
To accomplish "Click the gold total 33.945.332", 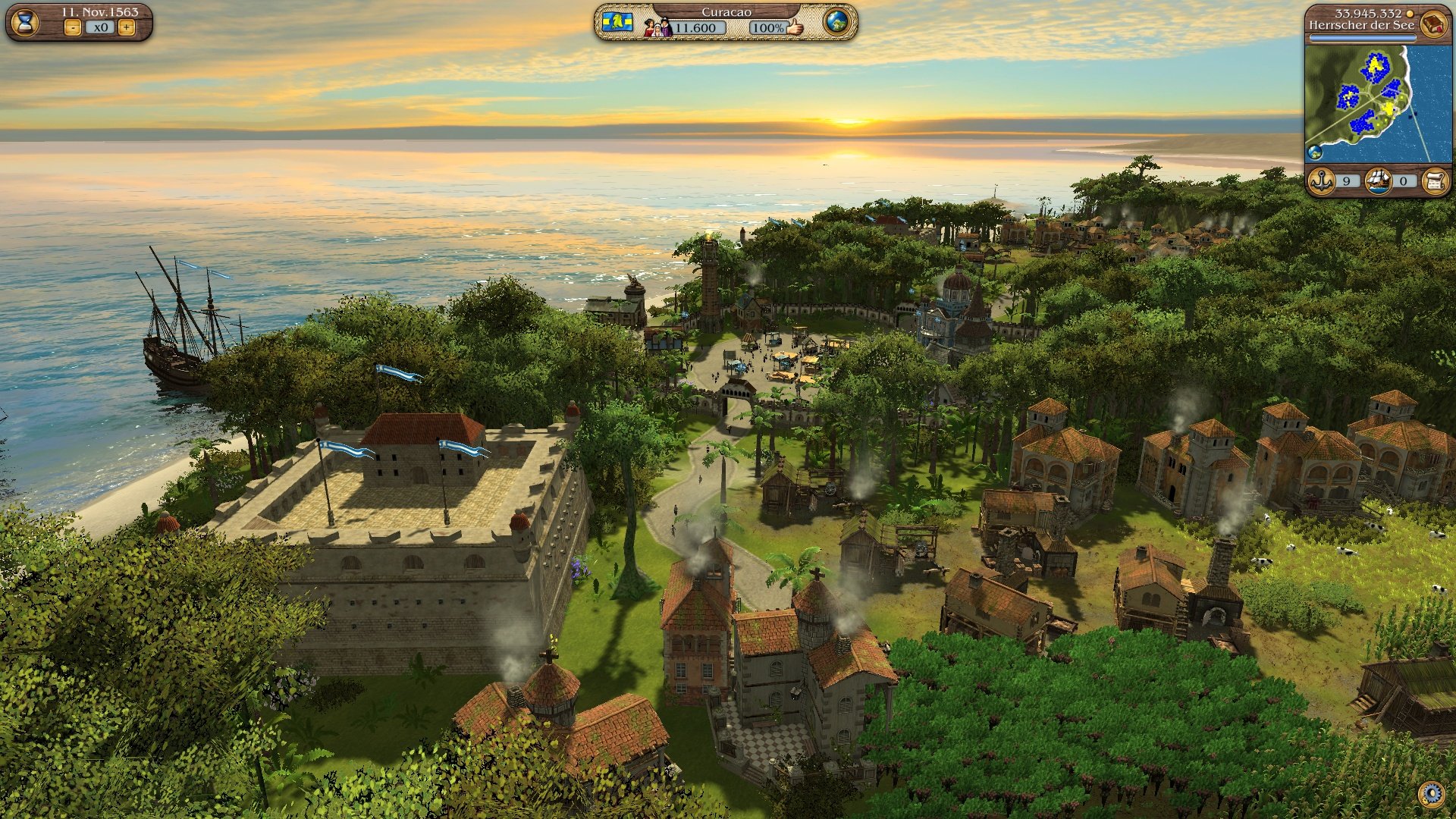I will tap(1368, 13).
